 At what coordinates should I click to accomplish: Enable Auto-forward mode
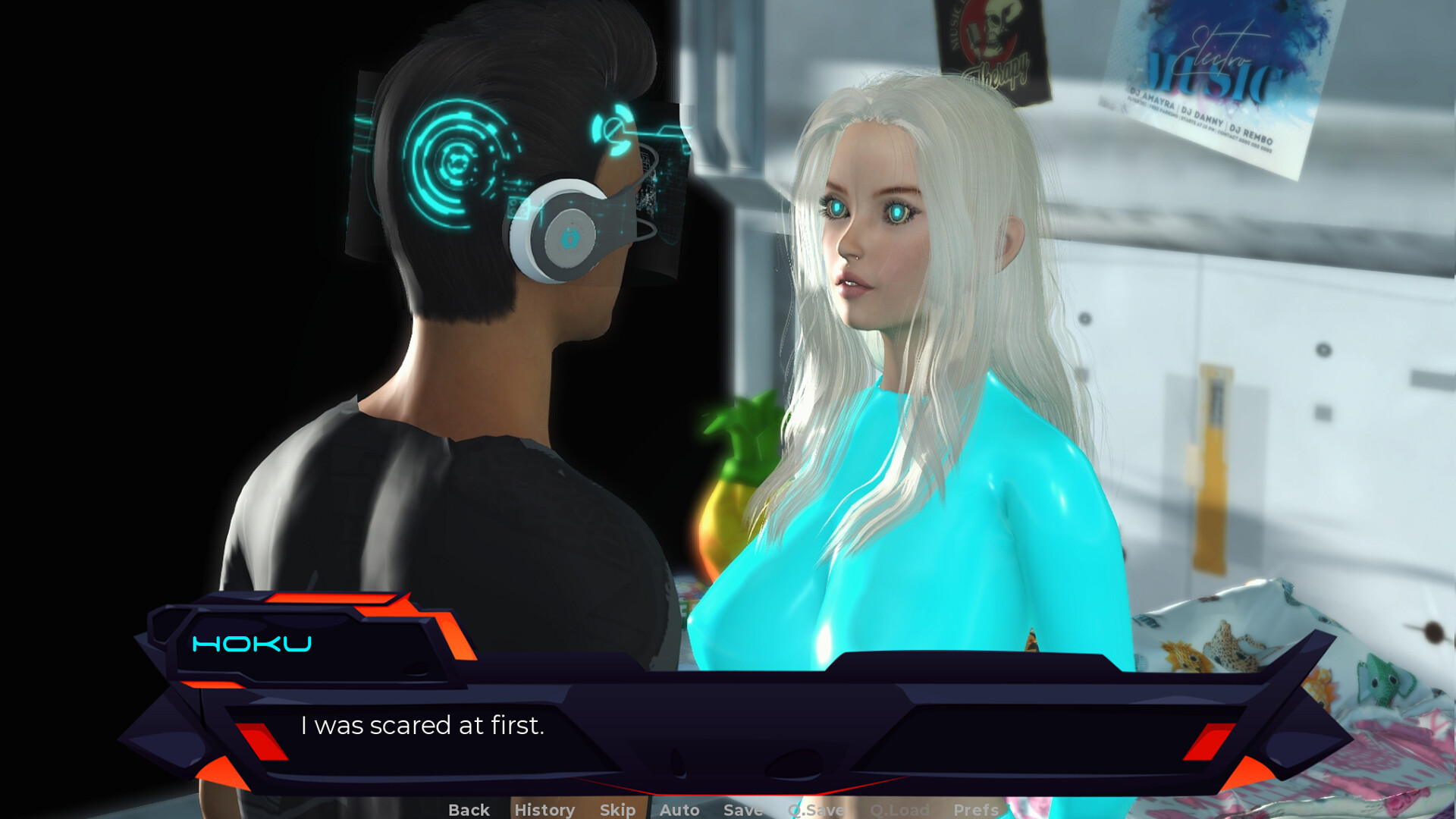point(679,809)
